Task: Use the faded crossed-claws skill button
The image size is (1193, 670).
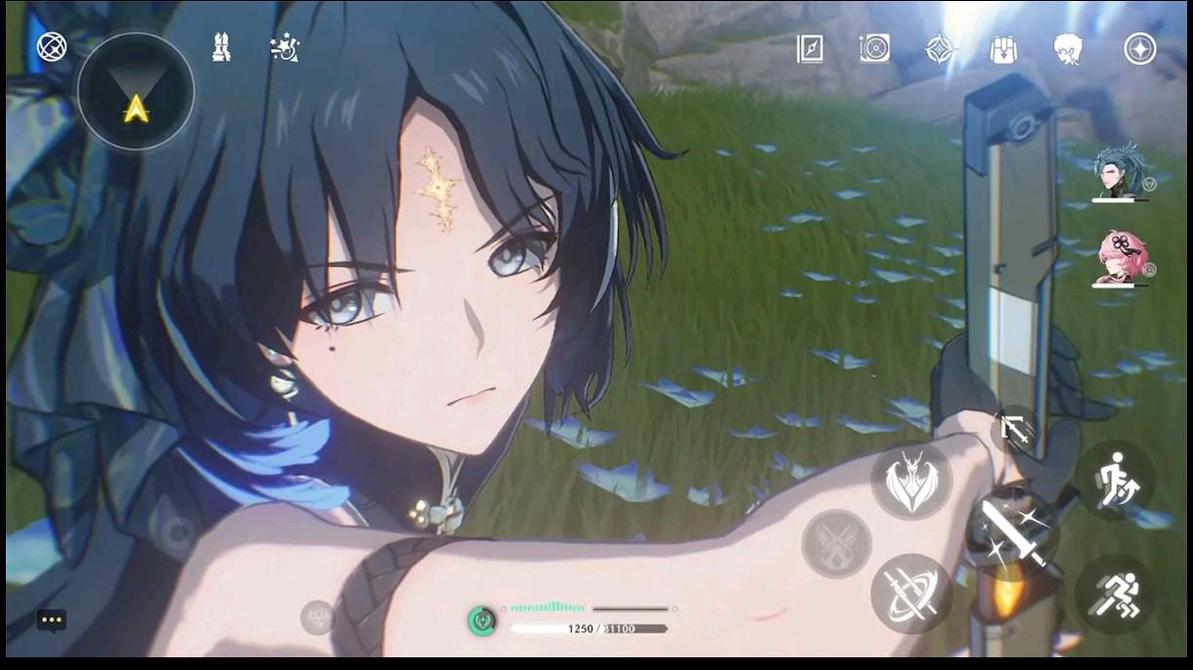Action: tap(836, 543)
